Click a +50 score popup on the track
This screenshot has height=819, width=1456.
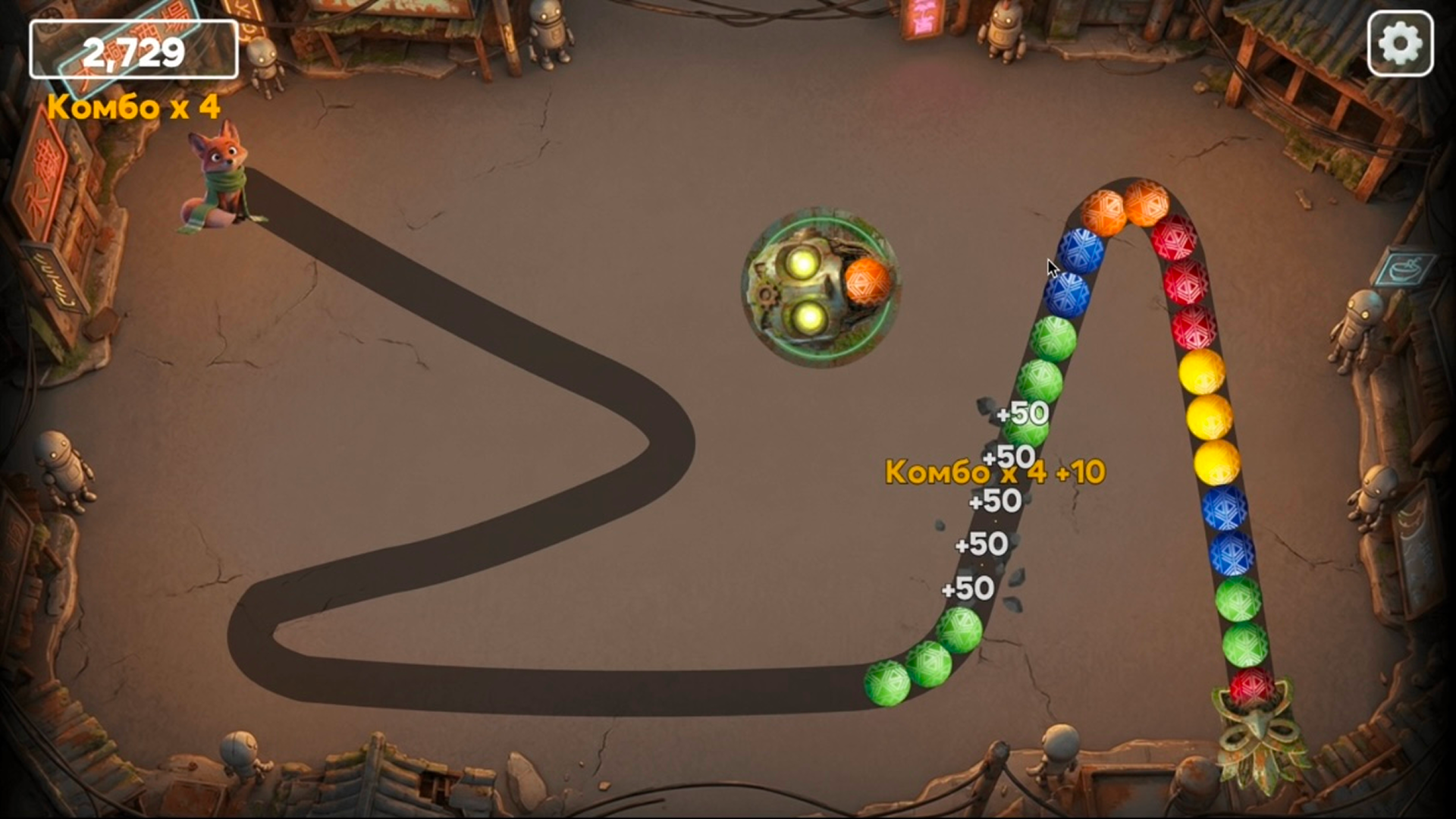1022,414
